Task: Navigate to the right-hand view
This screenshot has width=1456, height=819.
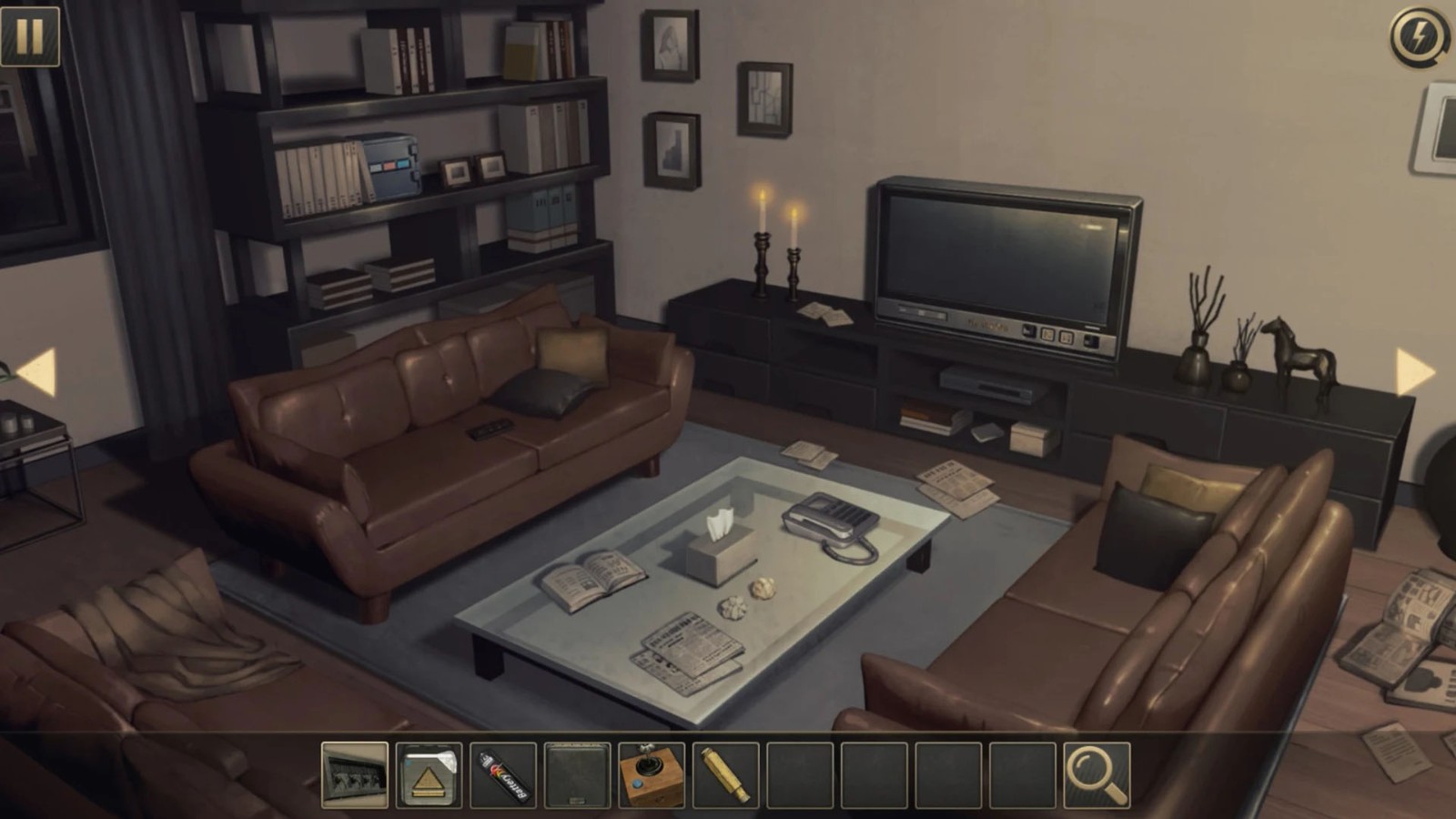Action: [1415, 371]
